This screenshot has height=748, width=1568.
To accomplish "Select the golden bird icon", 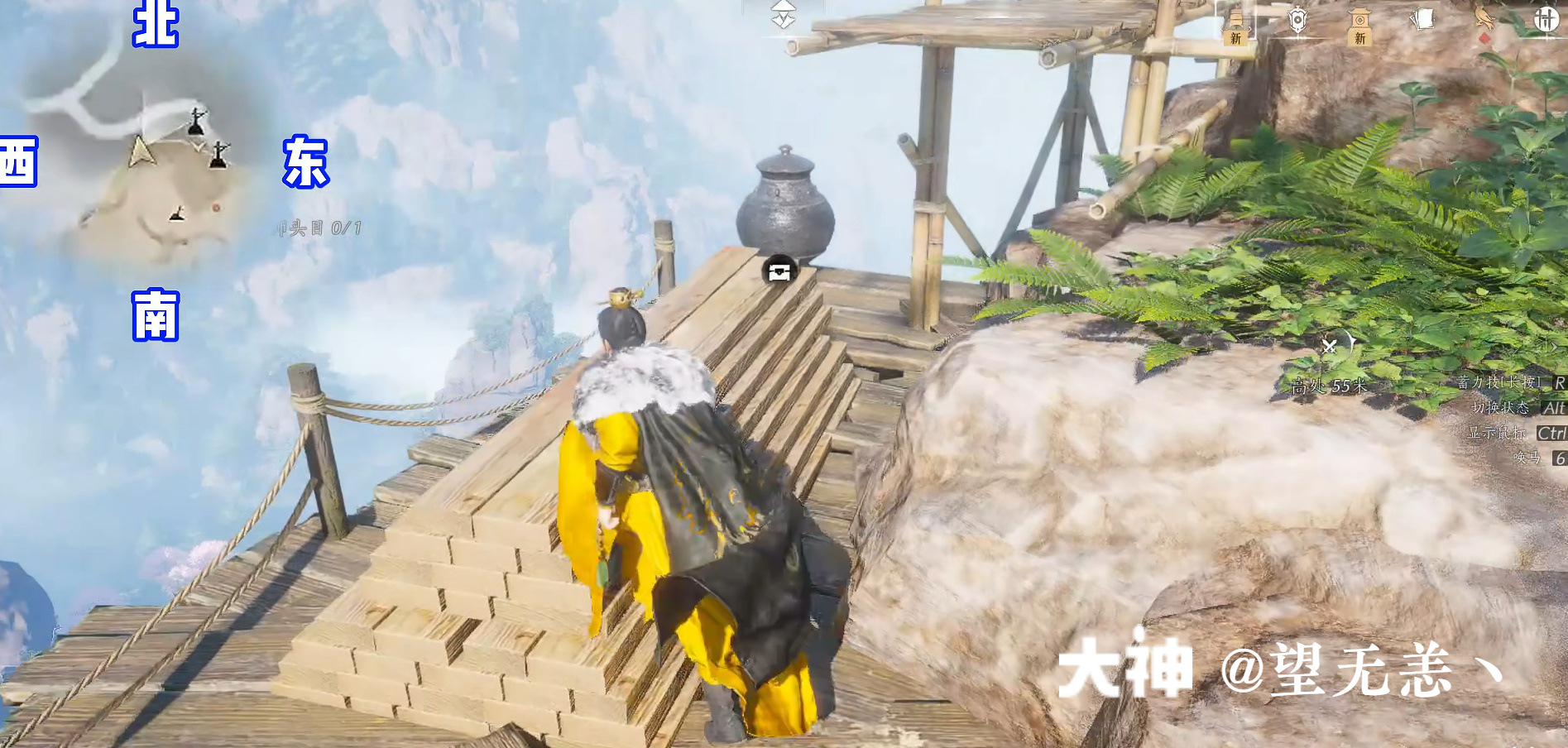I will pyautogui.click(x=1485, y=18).
